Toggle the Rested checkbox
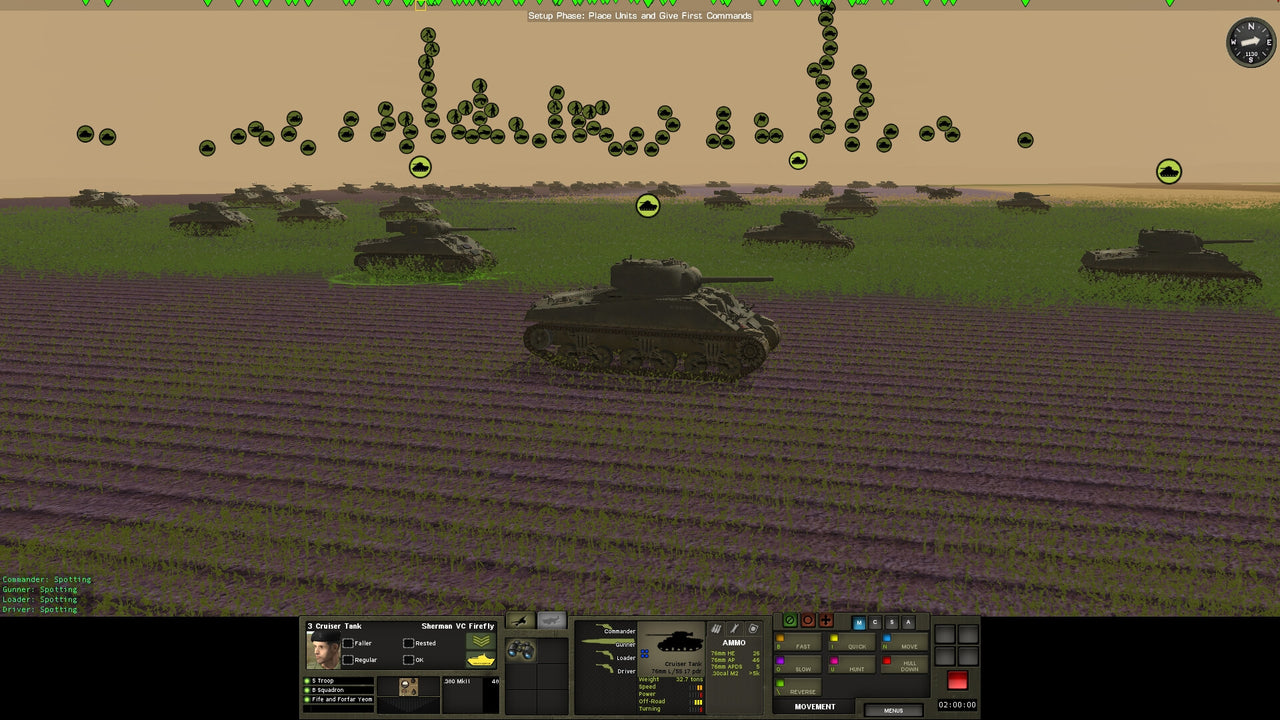Viewport: 1280px width, 720px height. [408, 643]
